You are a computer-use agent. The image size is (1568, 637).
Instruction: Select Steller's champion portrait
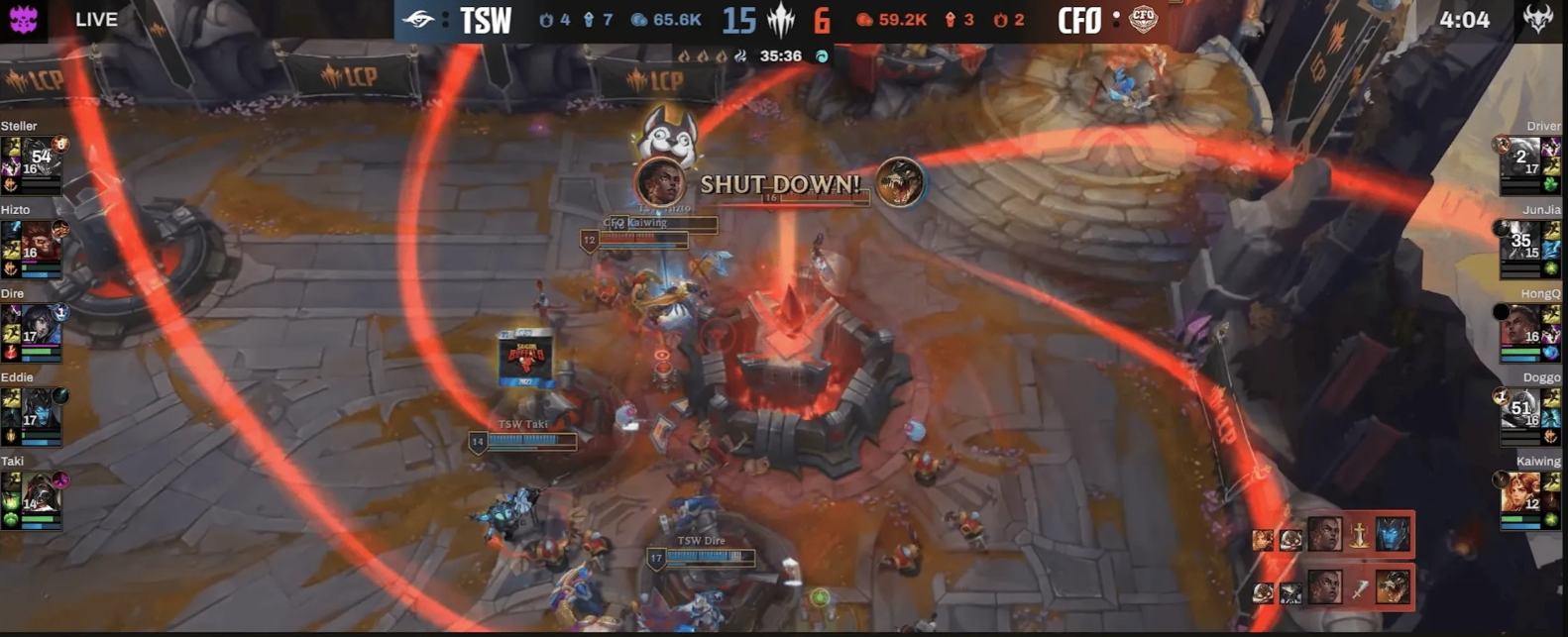40,159
